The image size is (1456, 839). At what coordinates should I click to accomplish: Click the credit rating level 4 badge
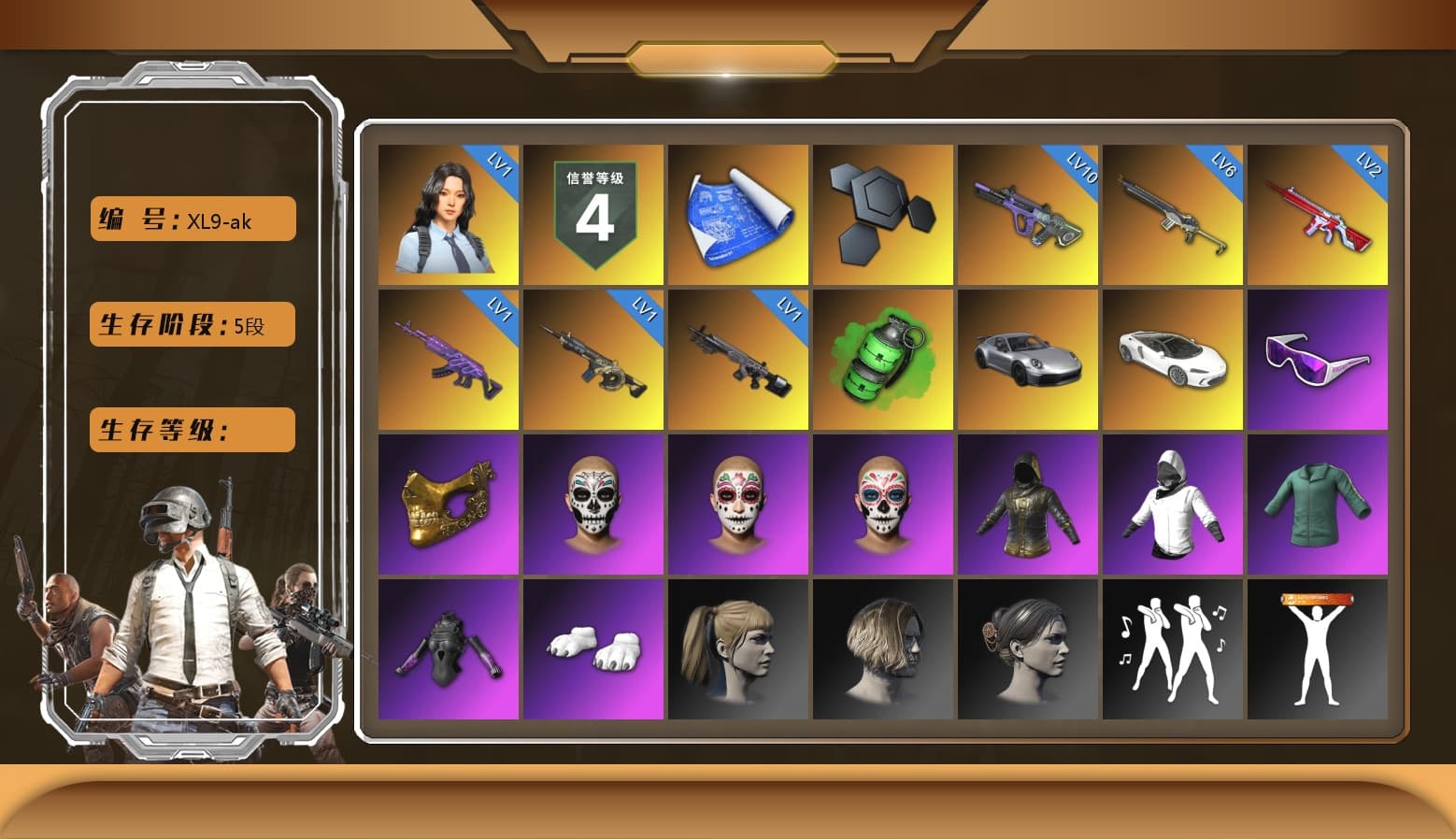tap(594, 213)
